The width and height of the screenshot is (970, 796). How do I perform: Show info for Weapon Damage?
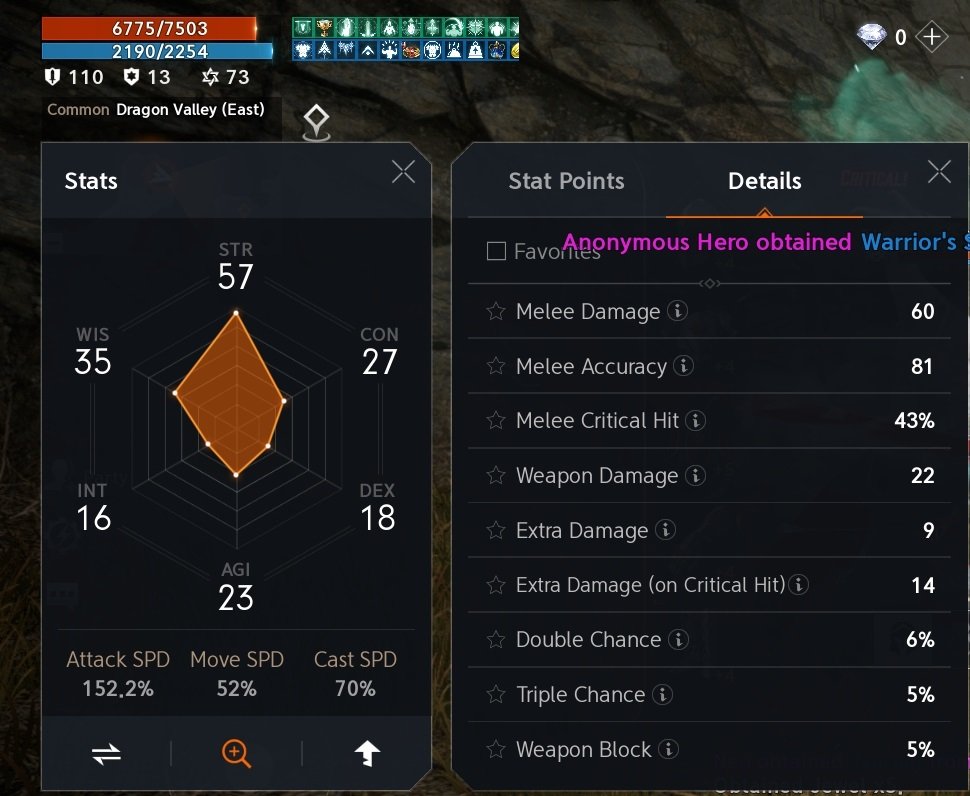(x=696, y=476)
